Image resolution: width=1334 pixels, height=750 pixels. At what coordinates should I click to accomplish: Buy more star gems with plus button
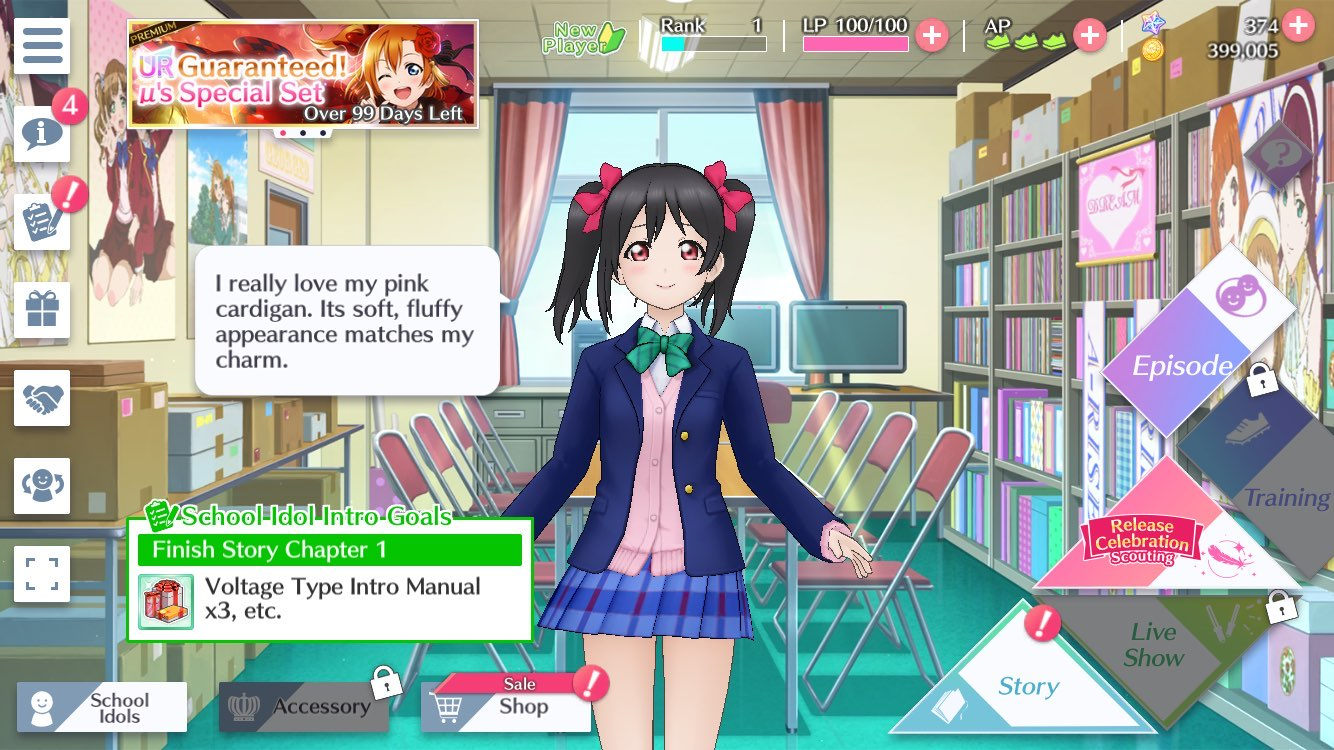click(1298, 24)
